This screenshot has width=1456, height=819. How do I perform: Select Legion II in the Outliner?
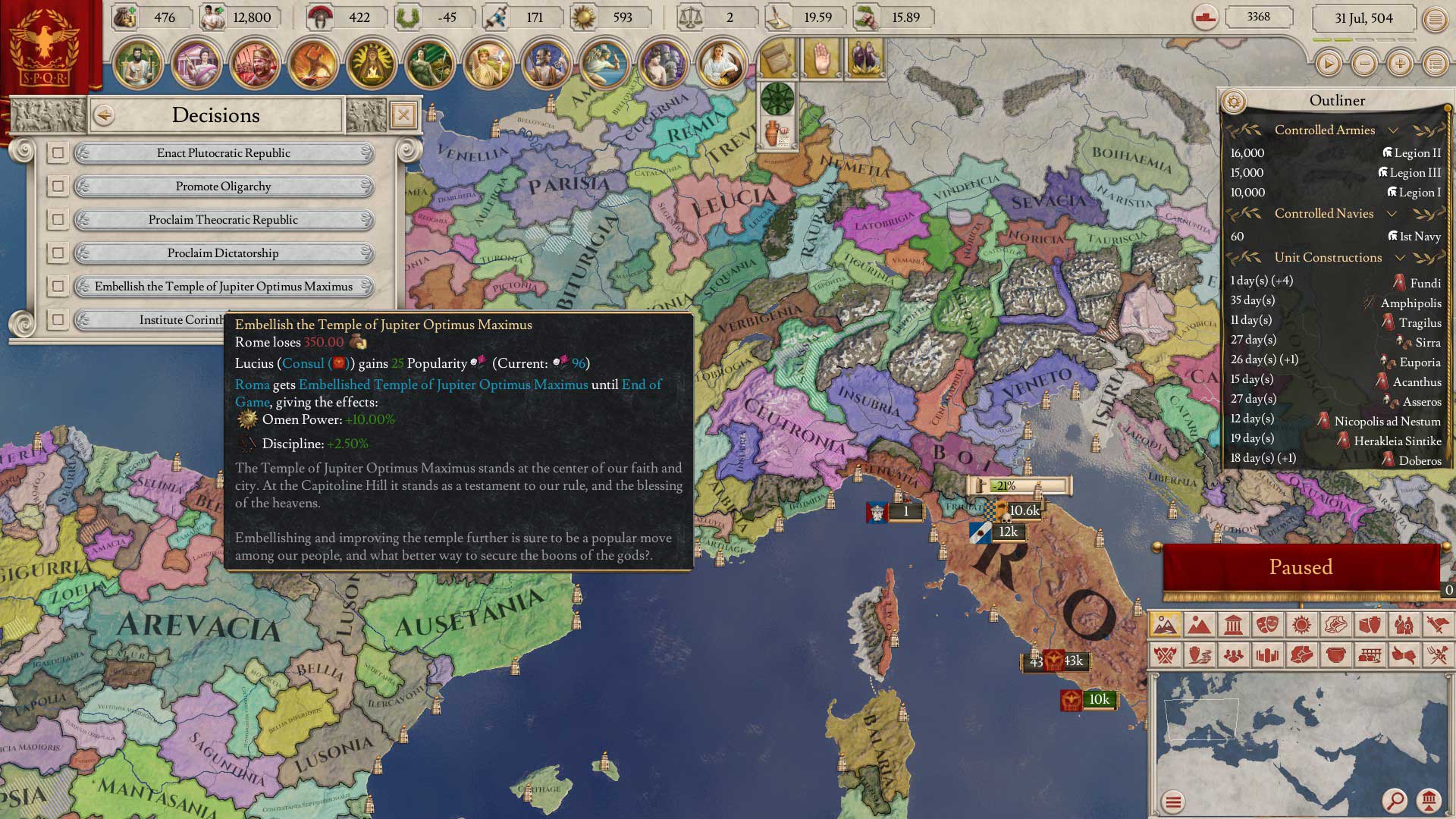[1411, 153]
